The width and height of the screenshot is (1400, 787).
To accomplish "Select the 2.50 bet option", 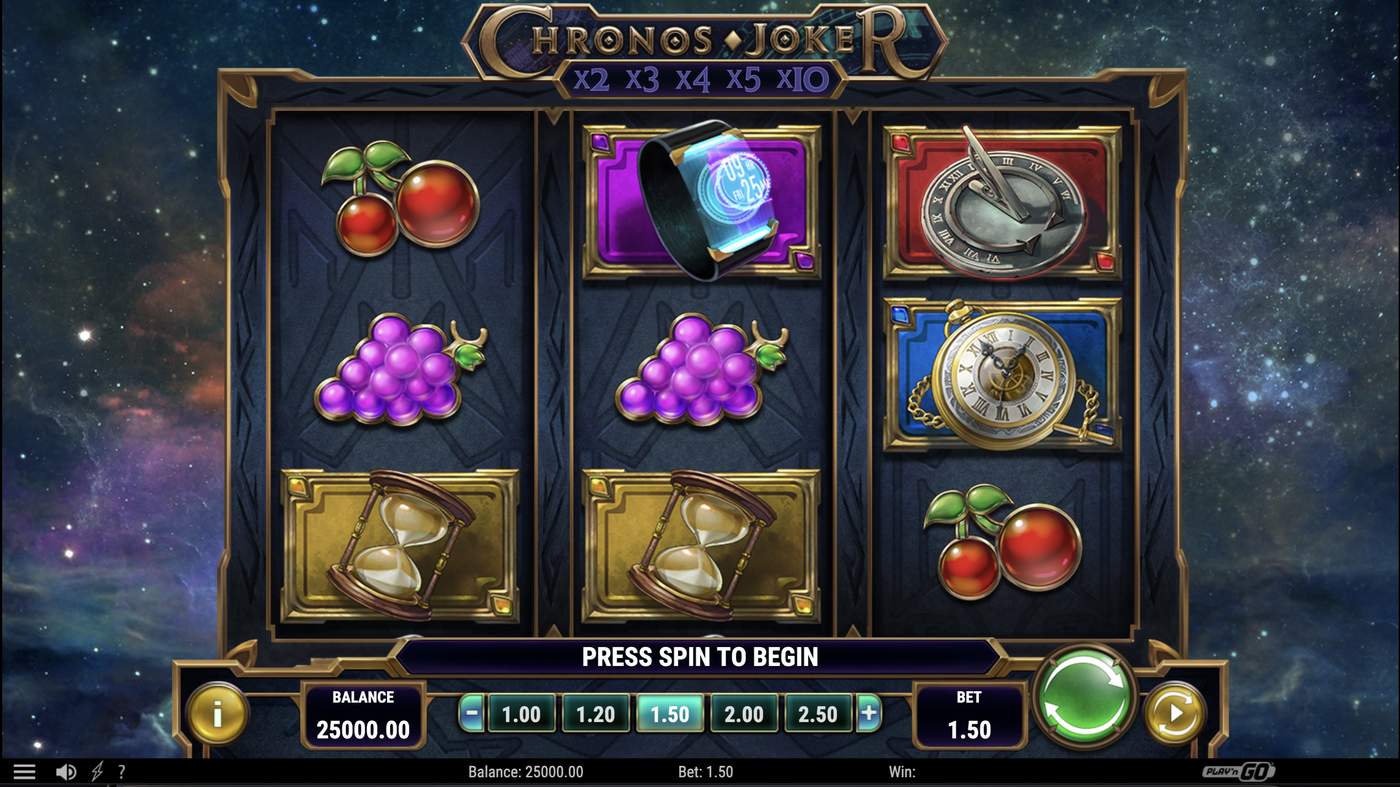I will [x=818, y=714].
